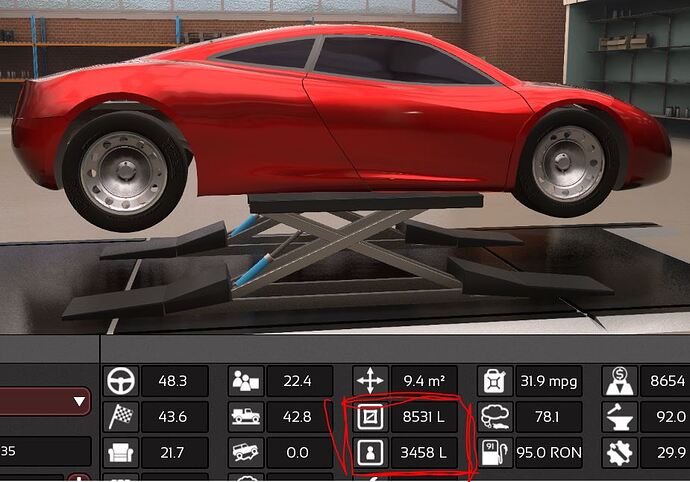Click the gear and wrench icon

coord(620,452)
